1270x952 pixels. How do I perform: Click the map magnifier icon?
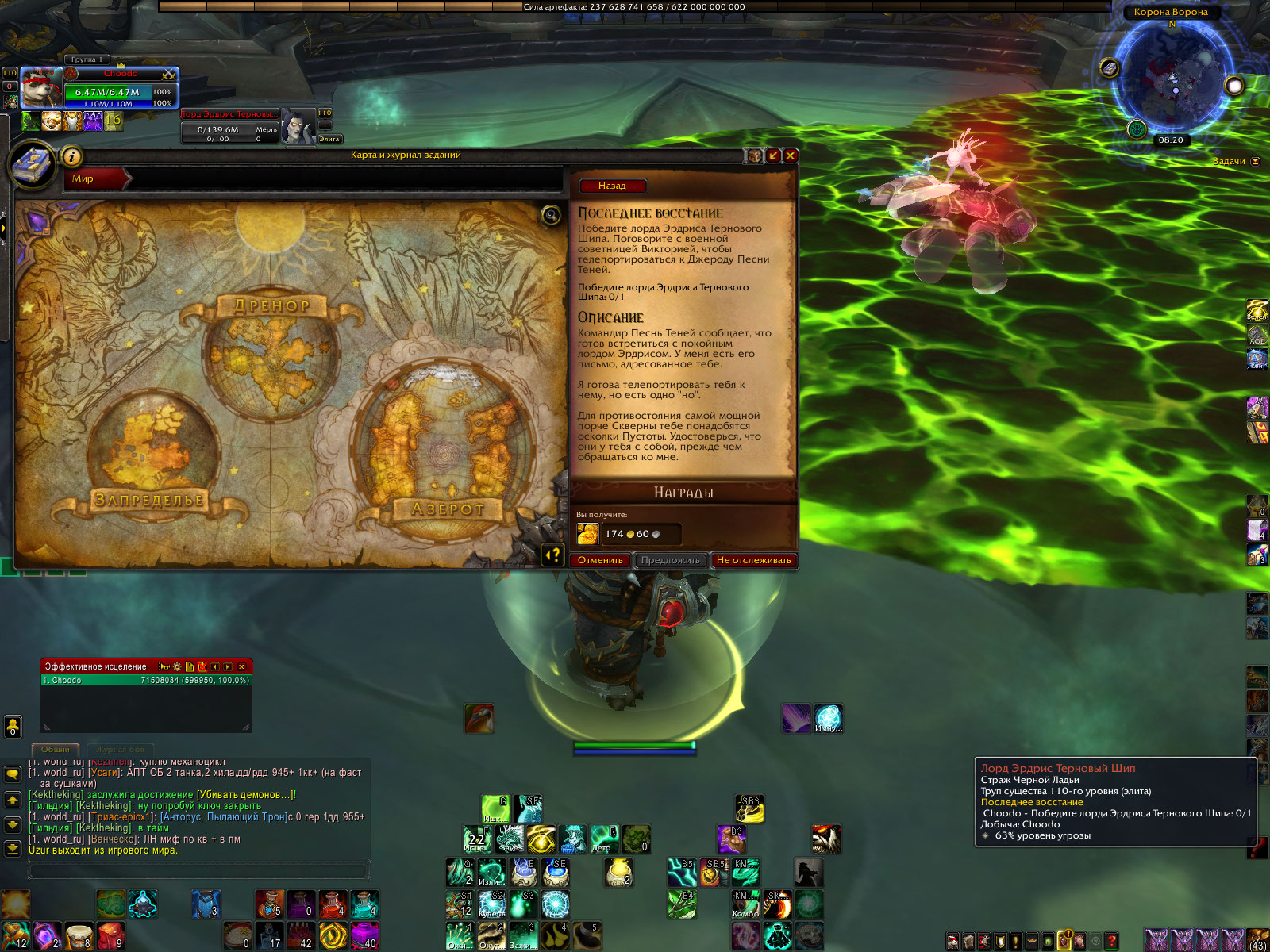pyautogui.click(x=550, y=215)
